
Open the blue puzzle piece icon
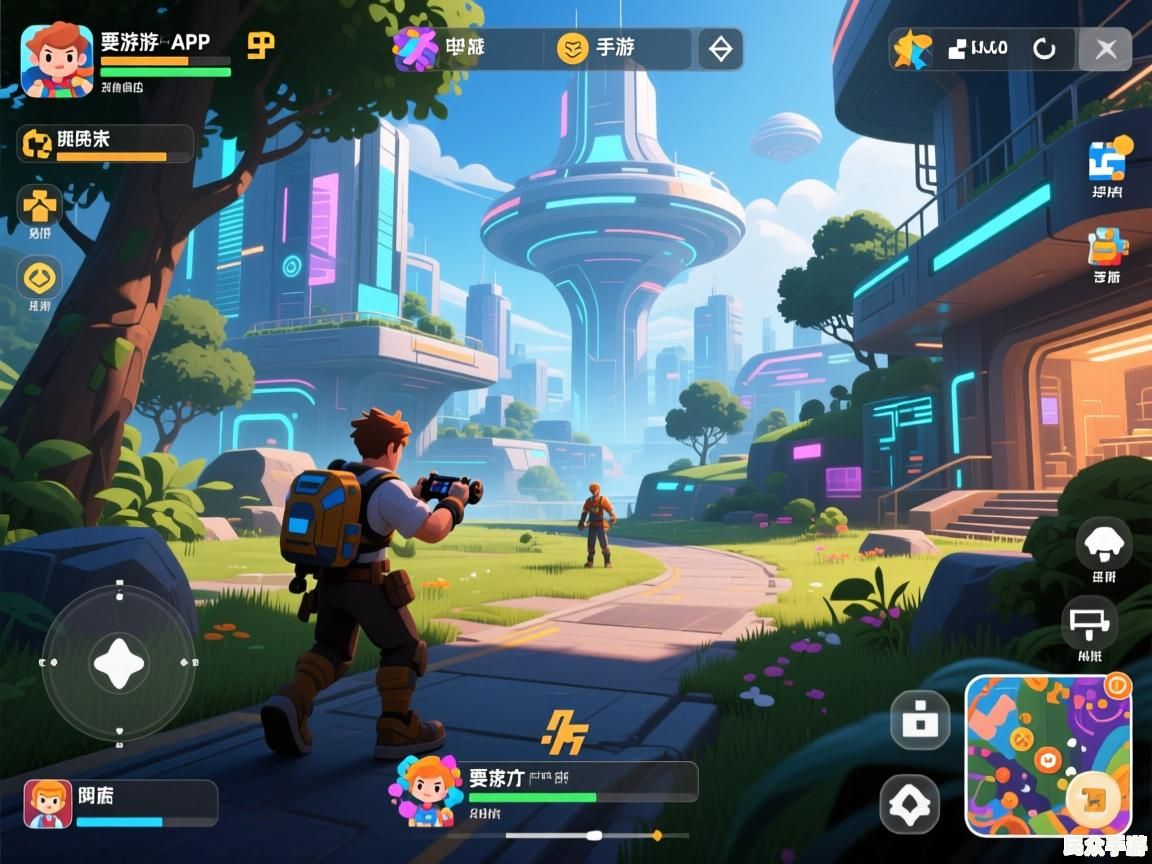click(1107, 160)
